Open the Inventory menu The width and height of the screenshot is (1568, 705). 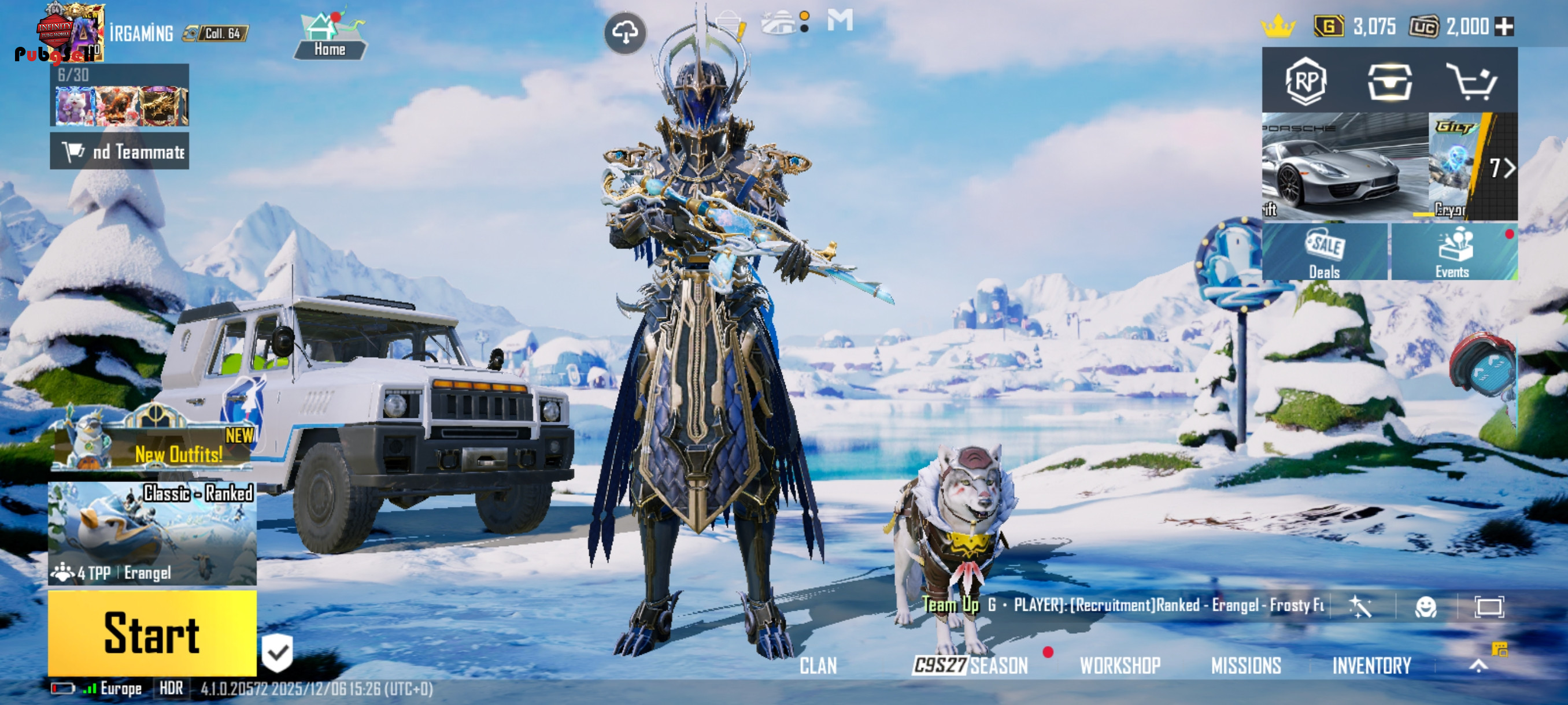[1371, 666]
